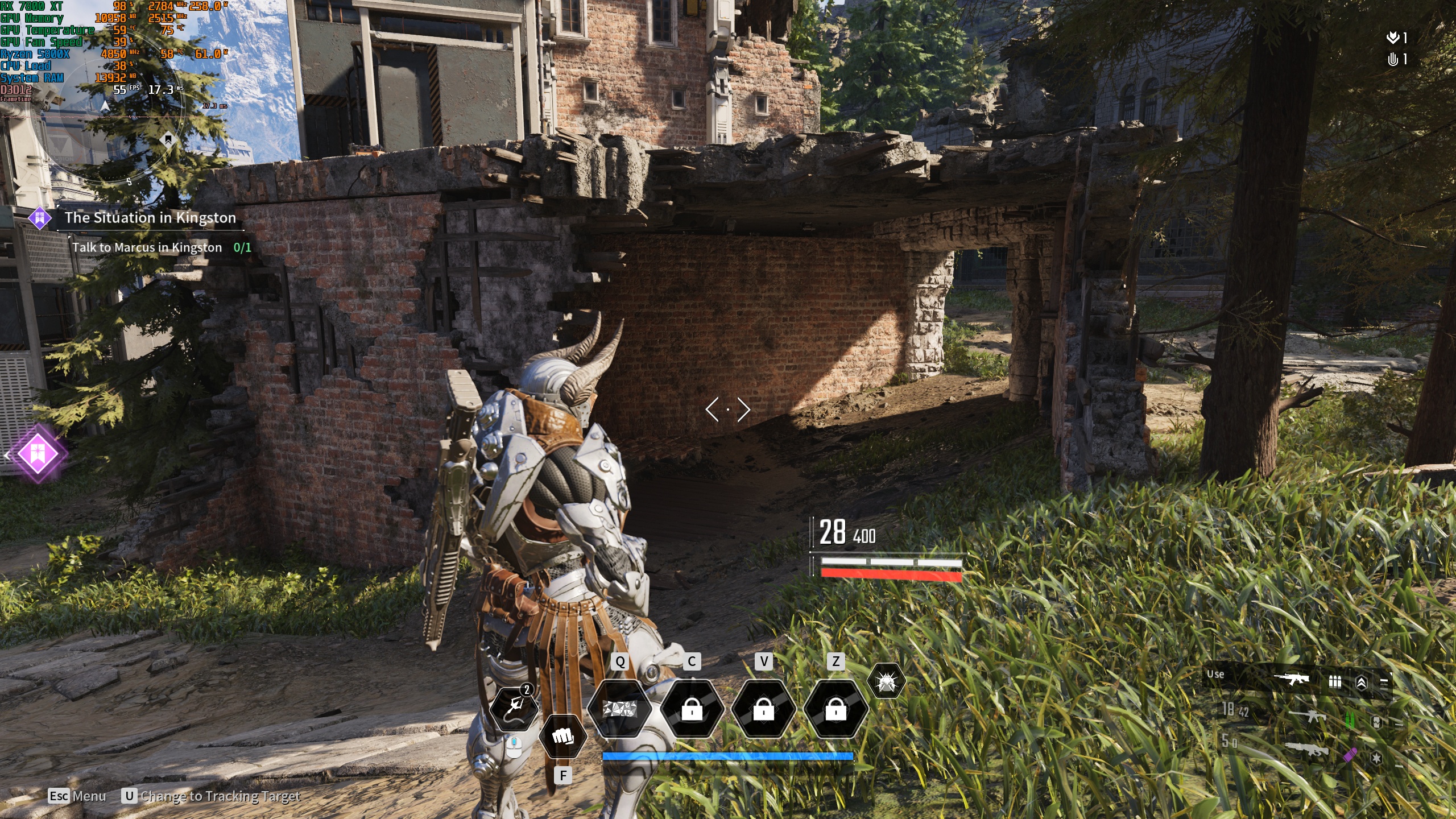Click the locked skill under the Z key
The height and width of the screenshot is (819, 1456).
click(835, 709)
